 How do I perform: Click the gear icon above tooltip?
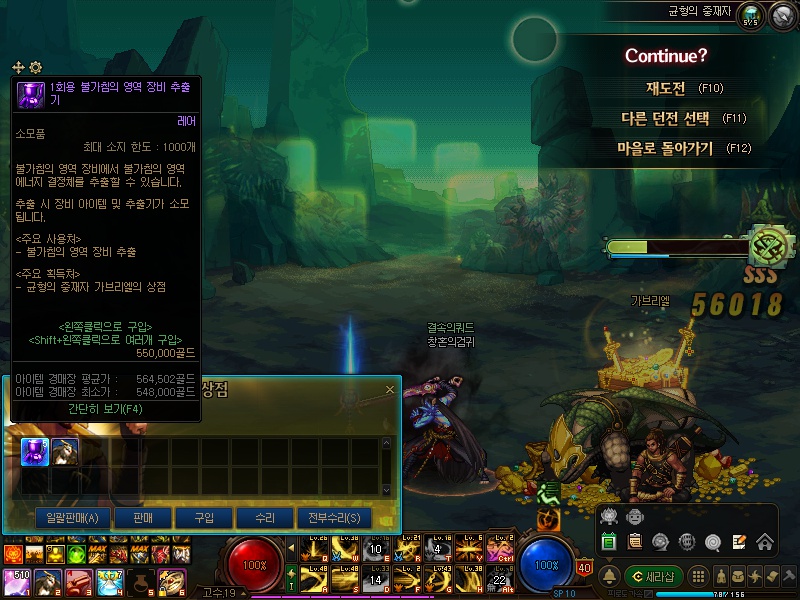[36, 67]
